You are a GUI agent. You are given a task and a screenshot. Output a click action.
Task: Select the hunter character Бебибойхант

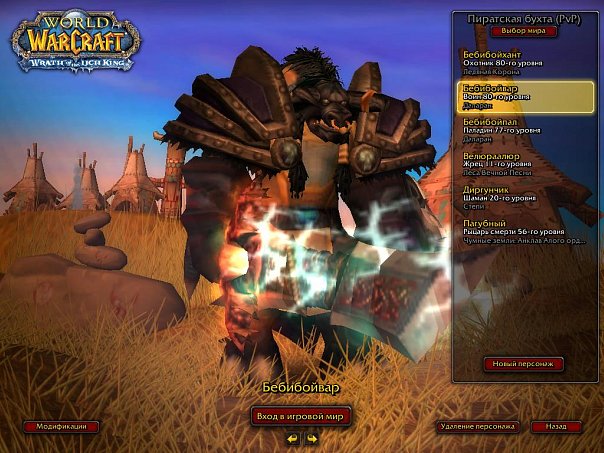(525, 61)
